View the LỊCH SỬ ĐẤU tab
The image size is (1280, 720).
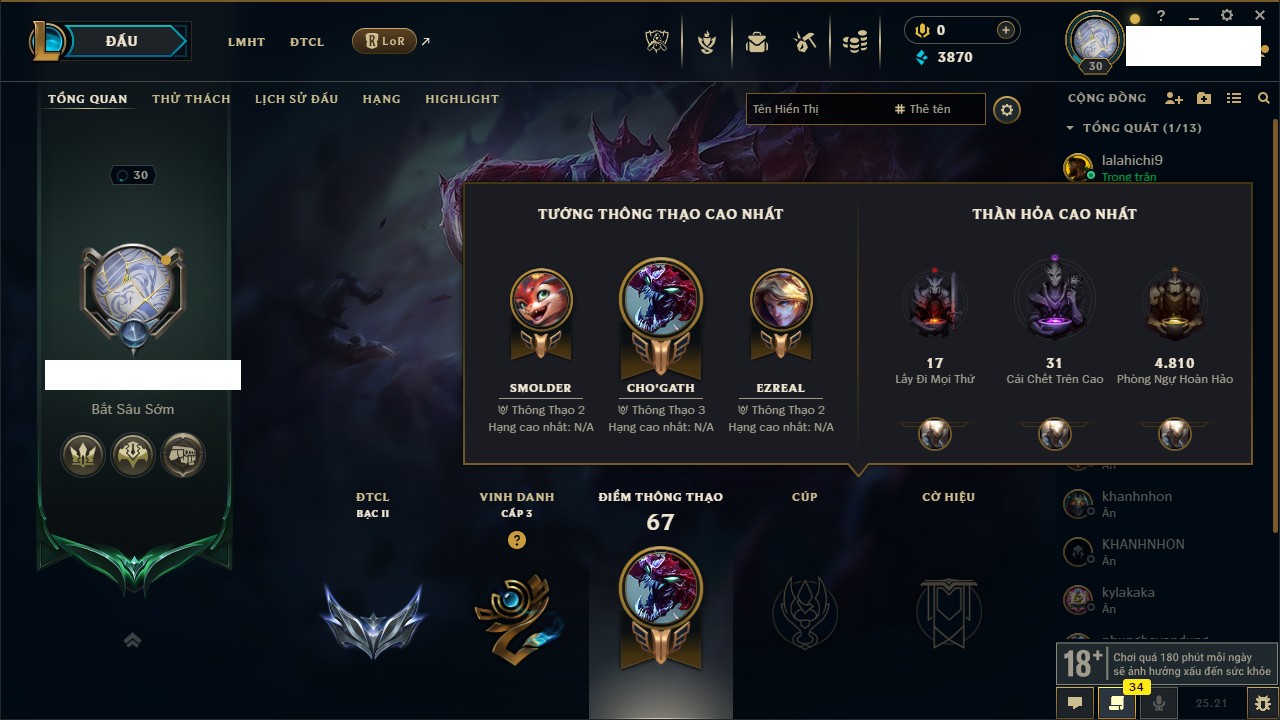coord(296,99)
